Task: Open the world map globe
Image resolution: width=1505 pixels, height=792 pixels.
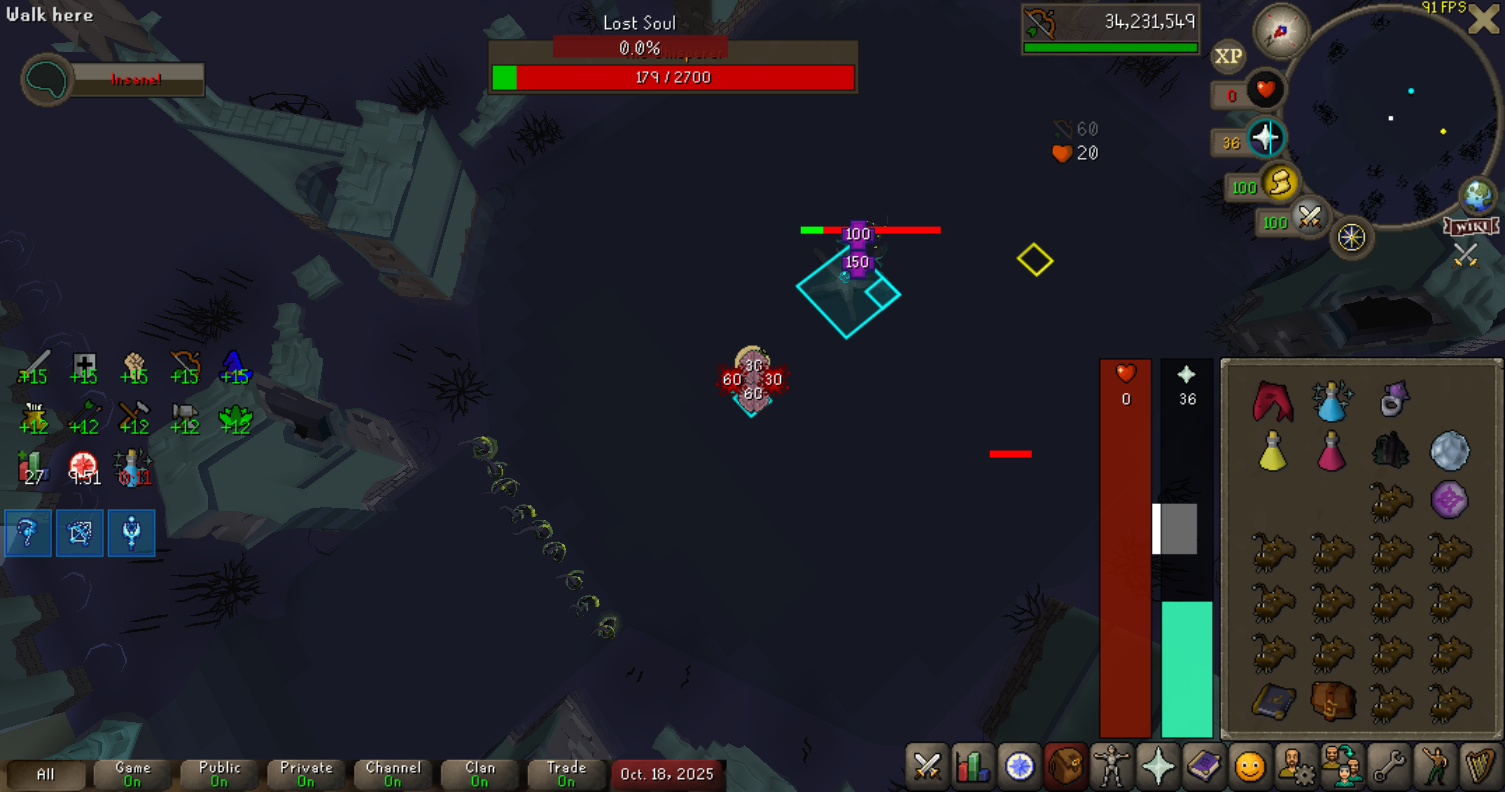Action: pos(1477,196)
